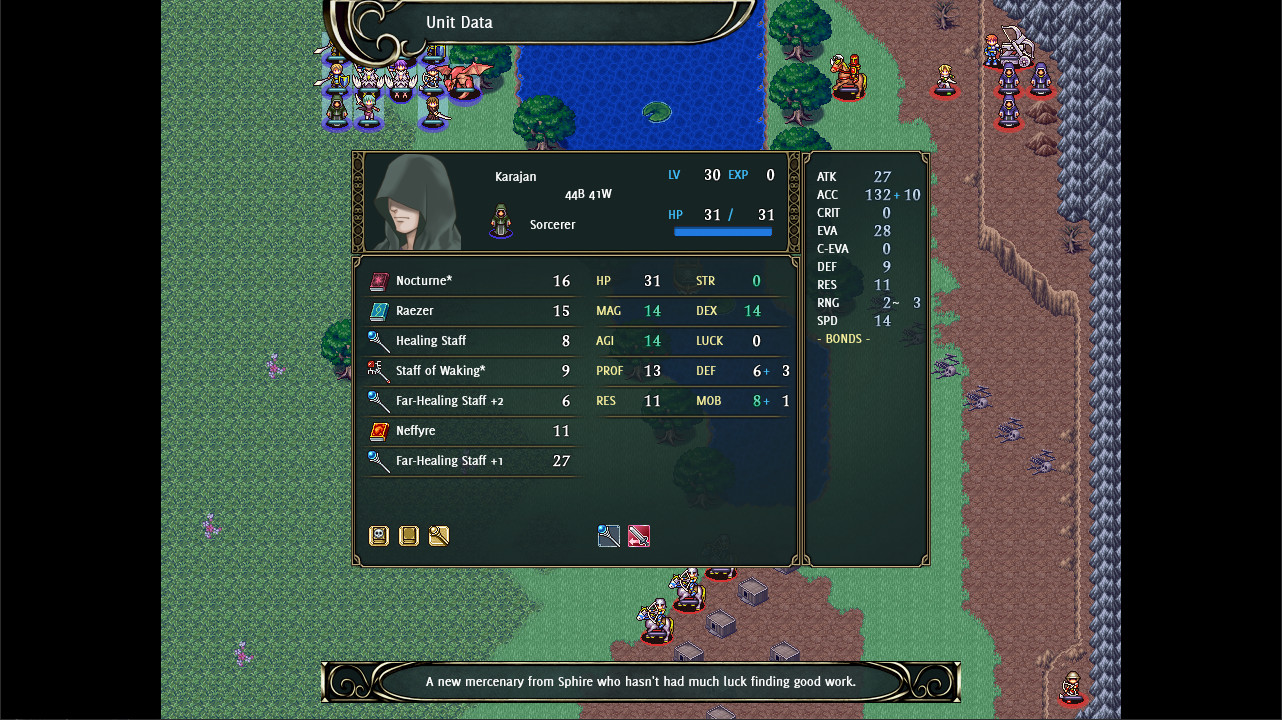Toggle the blank gold slot icon

coord(408,536)
